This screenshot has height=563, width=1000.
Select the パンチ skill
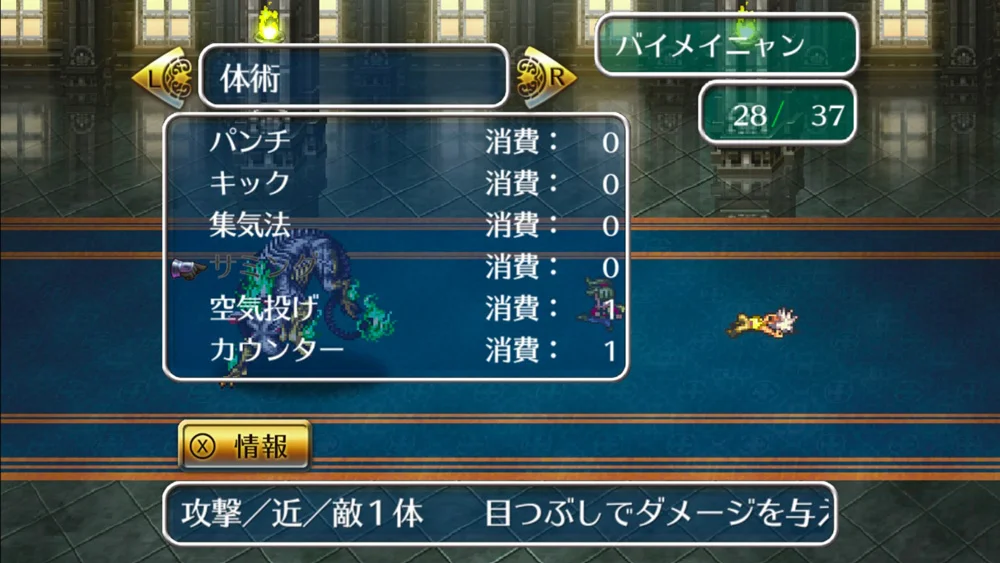(250, 142)
